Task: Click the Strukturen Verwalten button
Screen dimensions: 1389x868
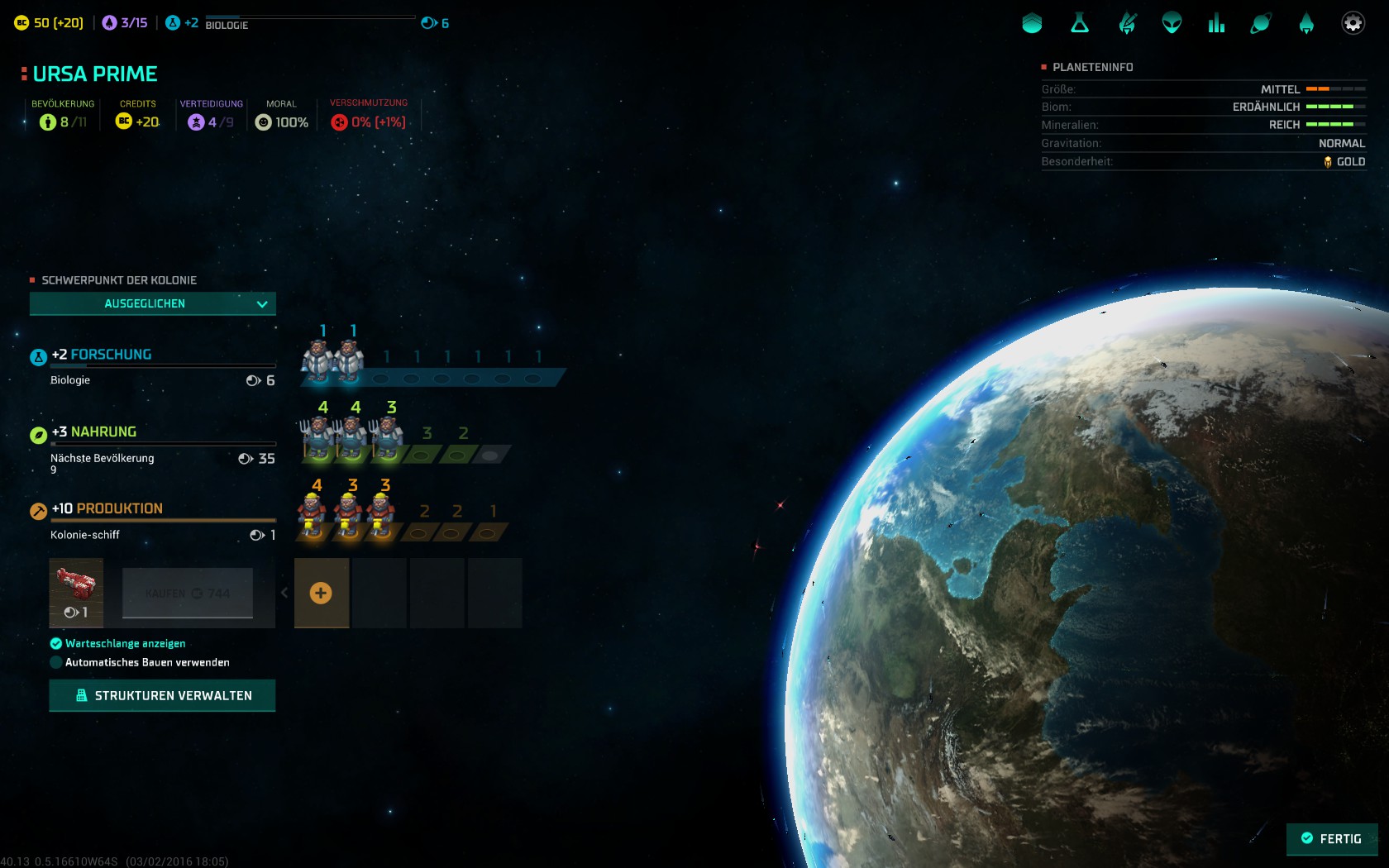Action: [162, 695]
